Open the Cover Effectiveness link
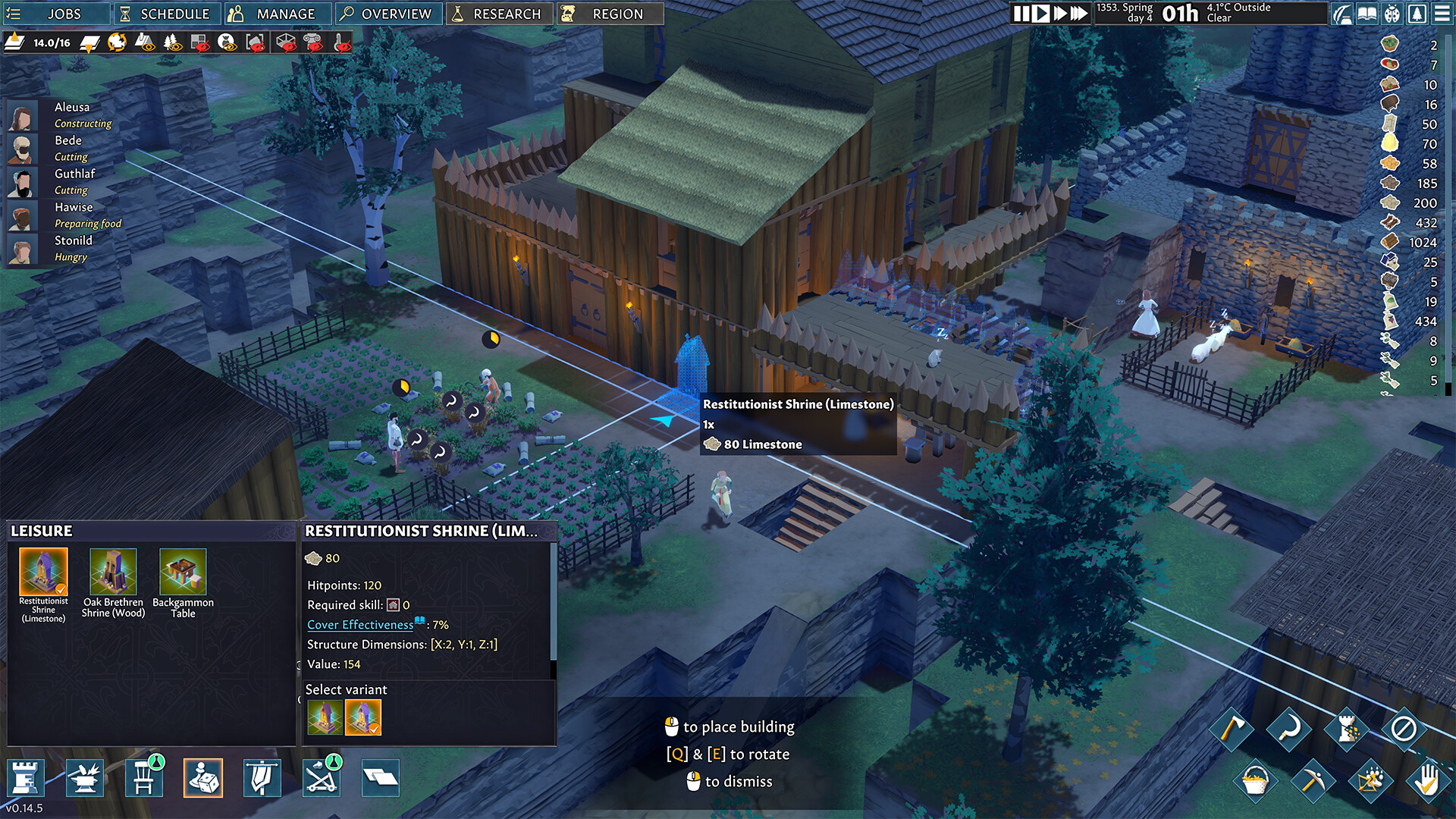This screenshot has height=819, width=1456. (359, 625)
